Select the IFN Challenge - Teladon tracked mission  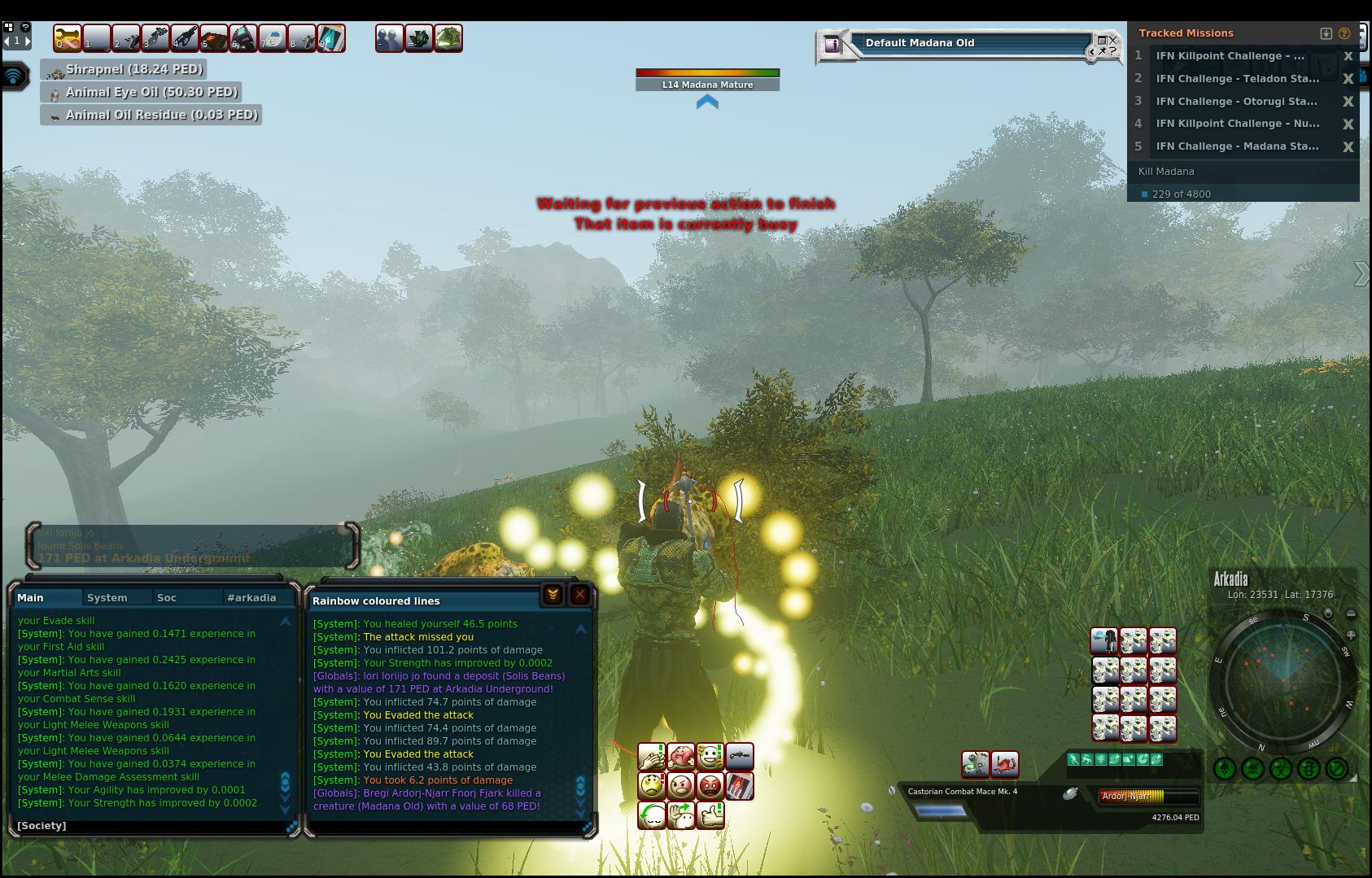1237,79
